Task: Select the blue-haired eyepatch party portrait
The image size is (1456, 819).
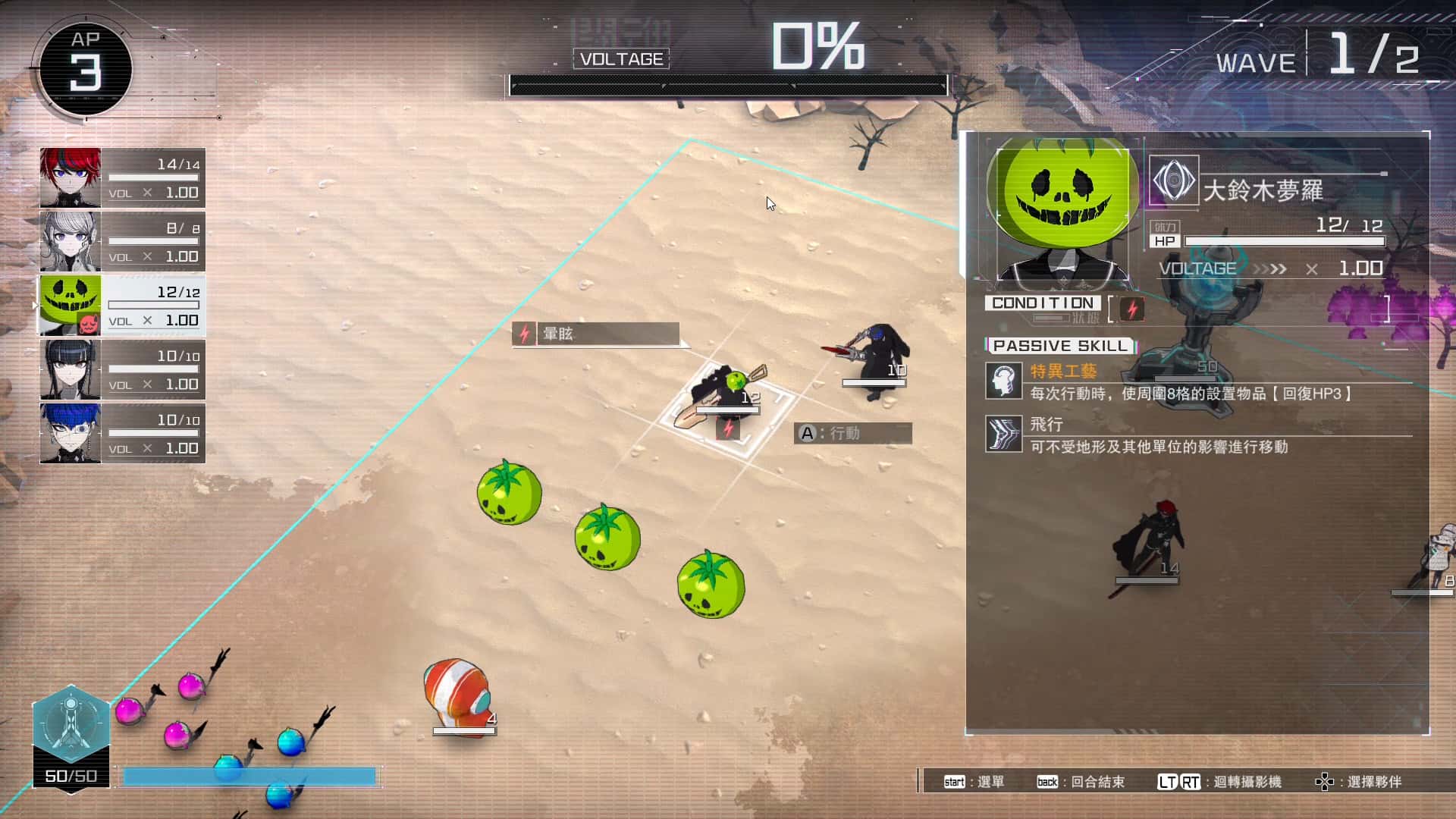Action: tap(71, 434)
